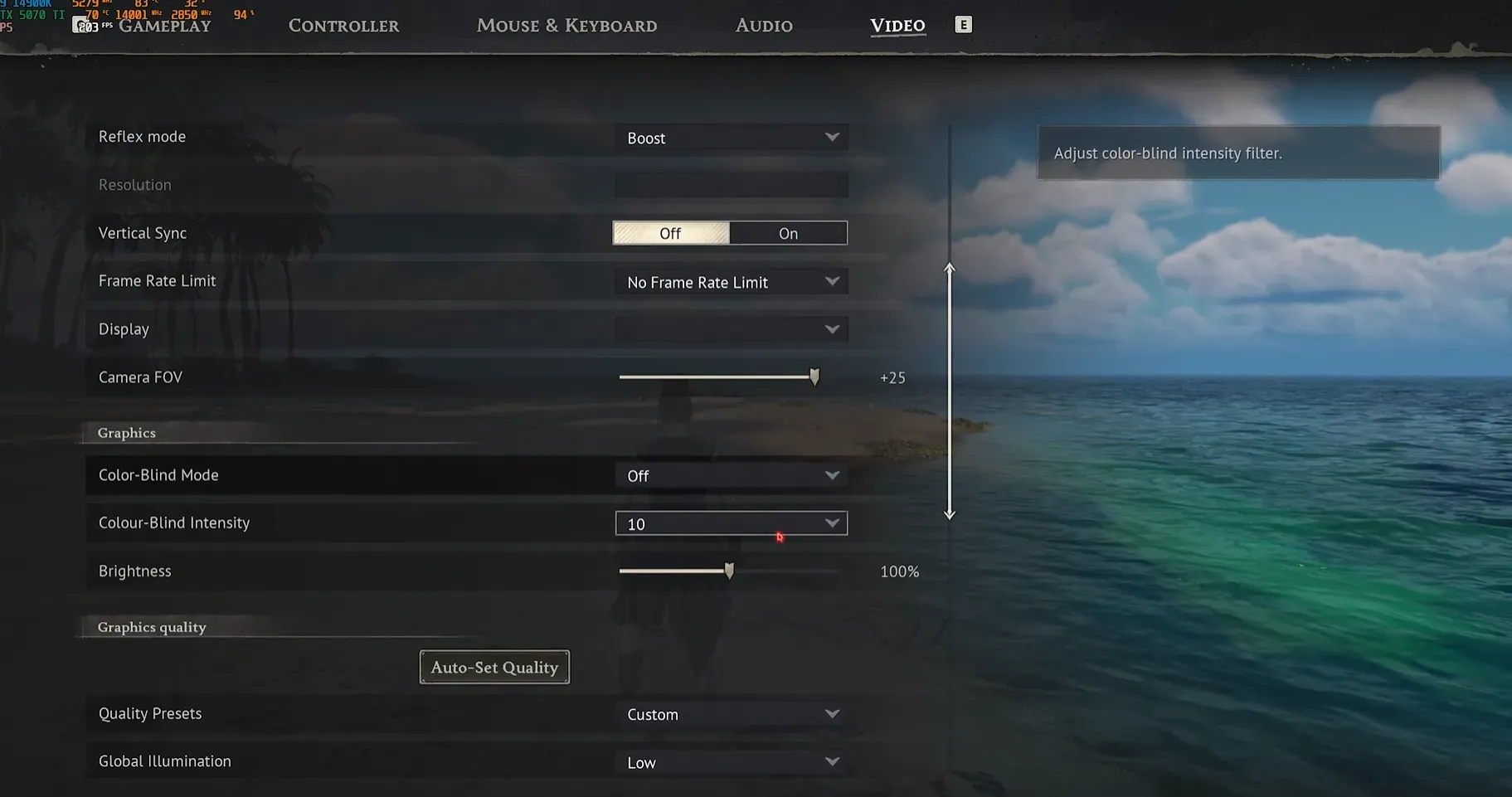Open the Colour-Blind Intensity dropdown

tap(731, 522)
